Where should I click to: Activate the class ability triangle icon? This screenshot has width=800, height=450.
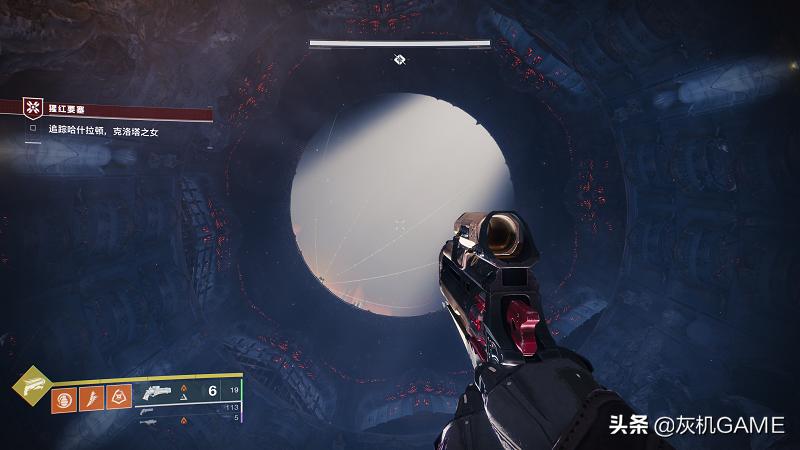point(118,397)
